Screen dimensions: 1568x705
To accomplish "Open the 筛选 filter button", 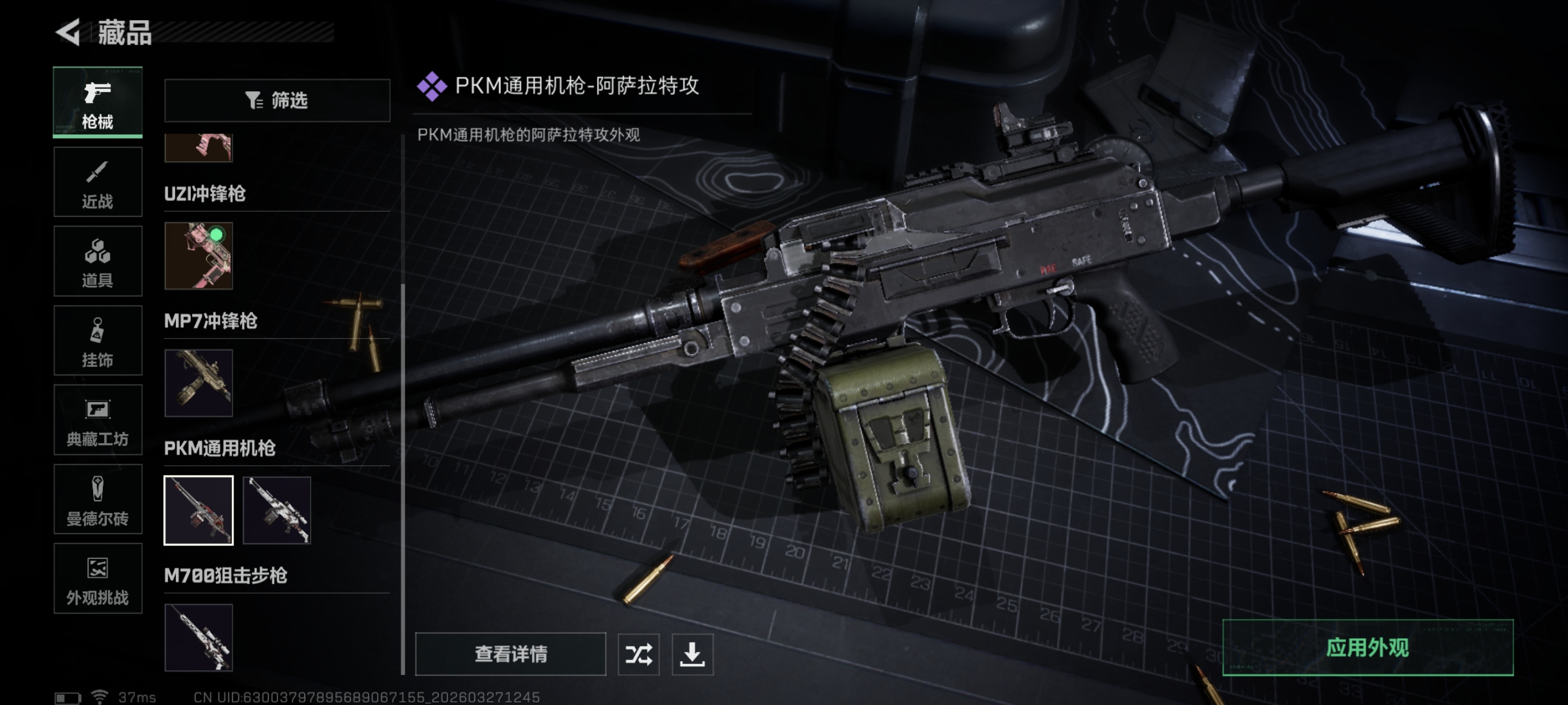I will click(277, 101).
